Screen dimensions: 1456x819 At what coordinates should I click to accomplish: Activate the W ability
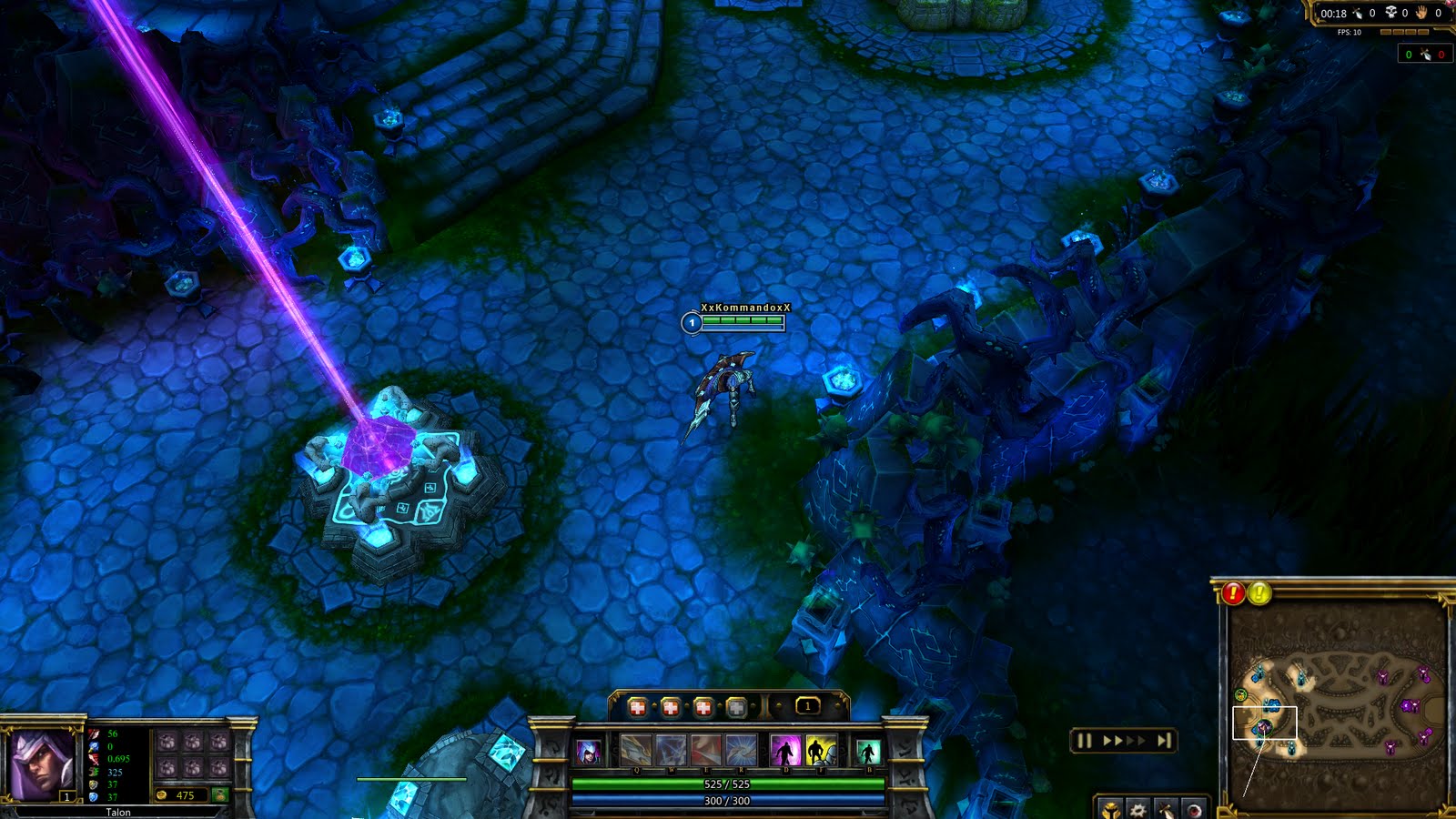click(x=671, y=751)
